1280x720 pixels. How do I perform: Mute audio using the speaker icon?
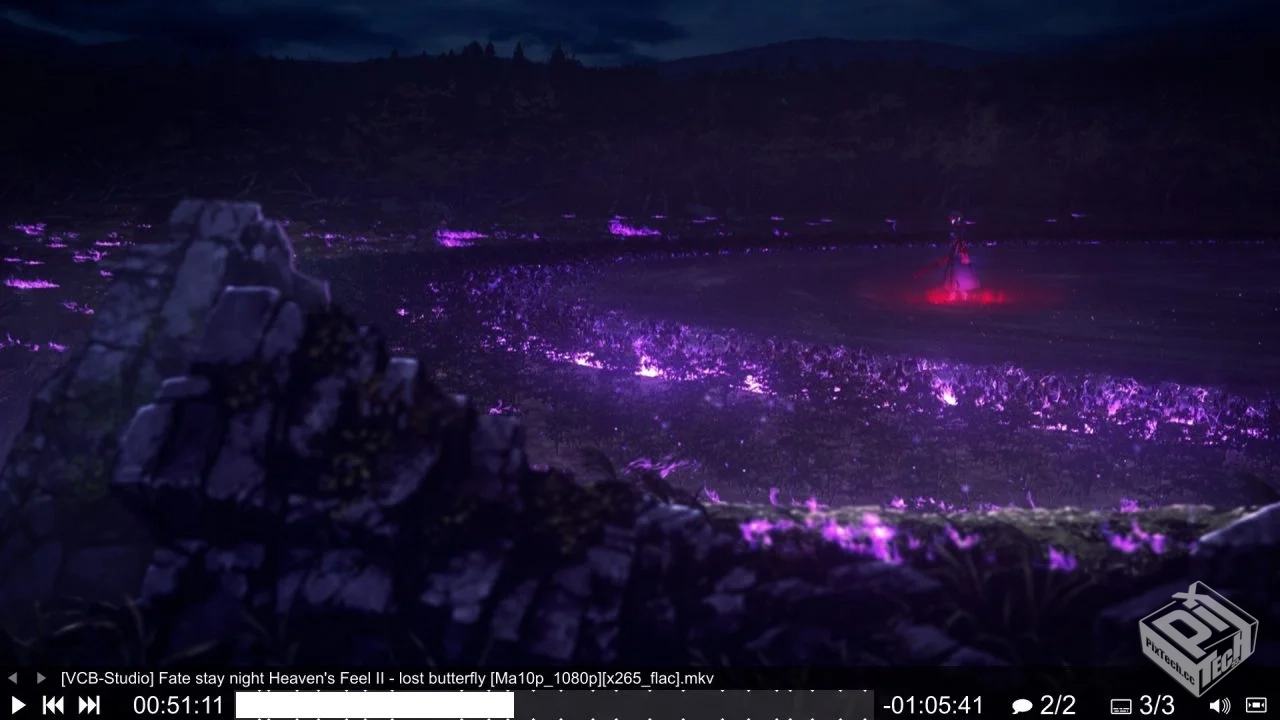click(x=1219, y=706)
